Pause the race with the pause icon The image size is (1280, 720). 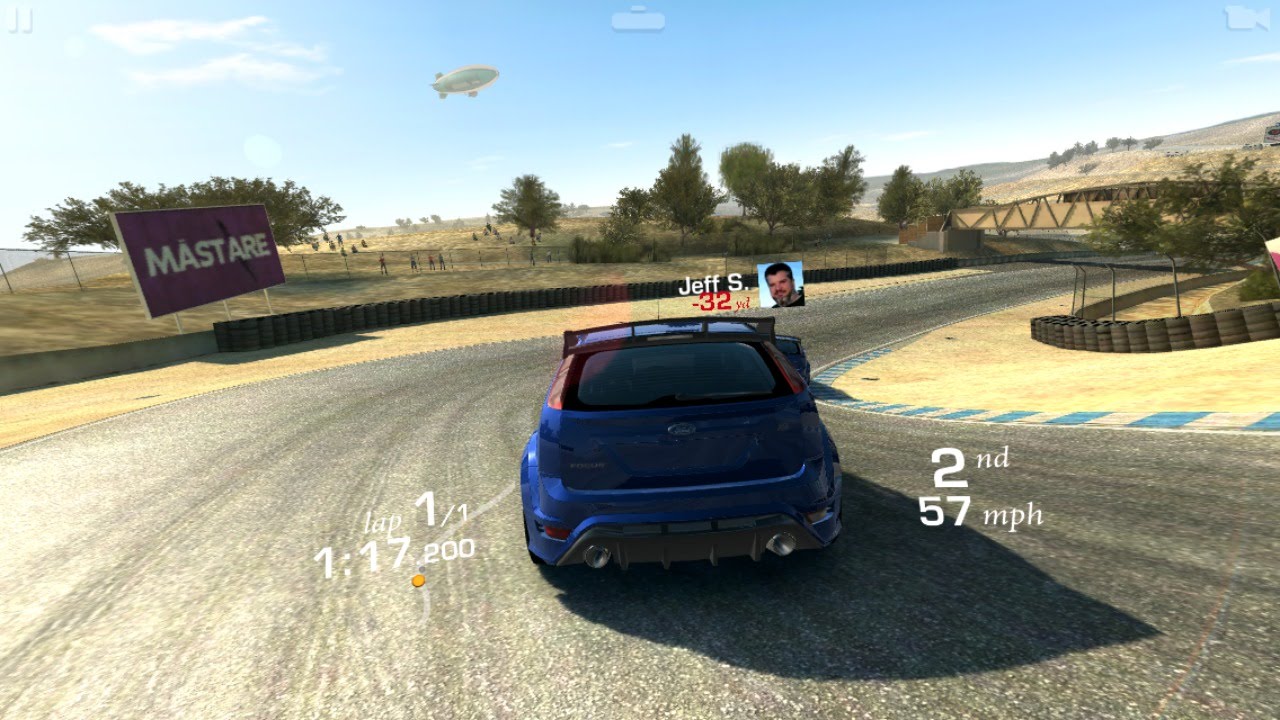(x=20, y=21)
